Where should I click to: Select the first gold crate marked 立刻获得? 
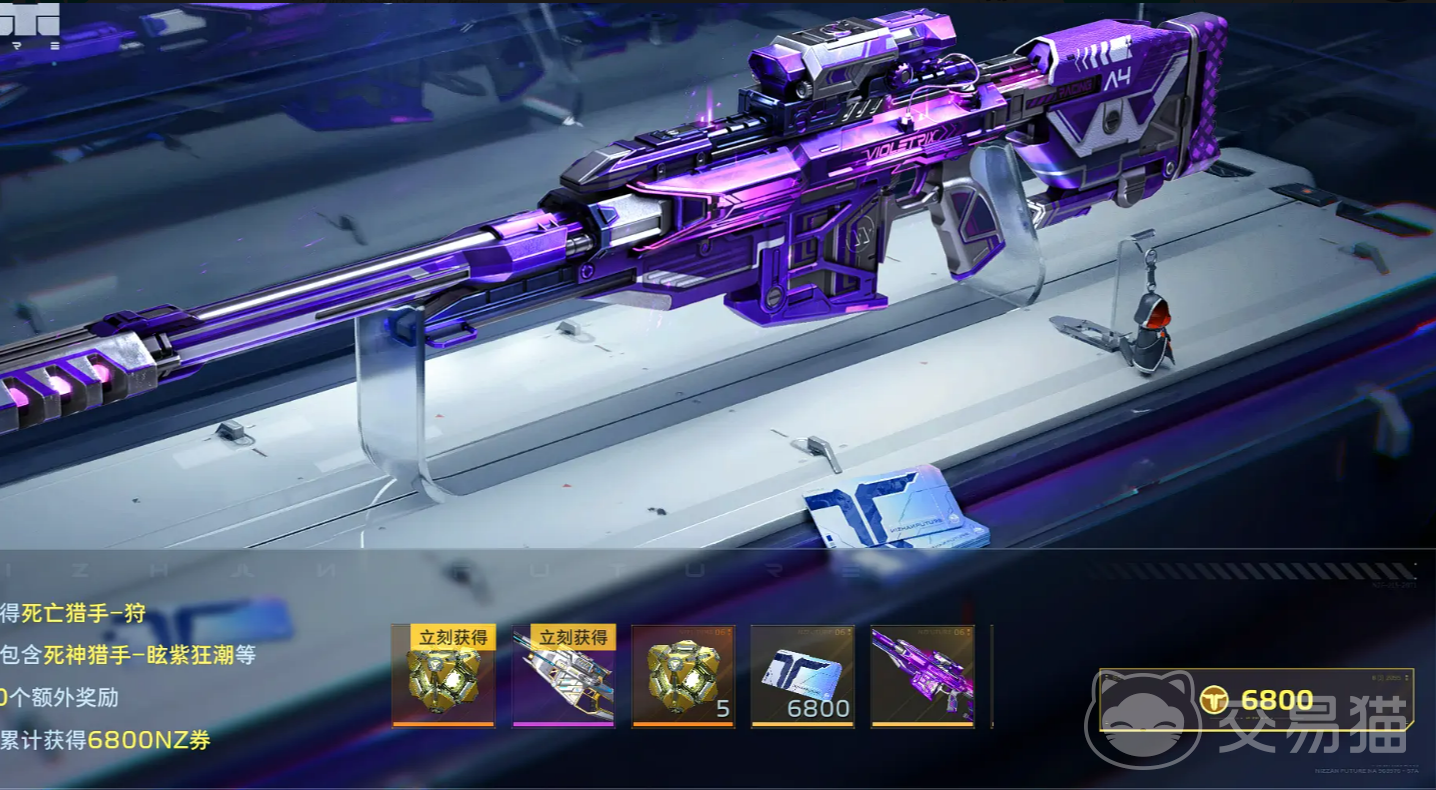pos(443,676)
